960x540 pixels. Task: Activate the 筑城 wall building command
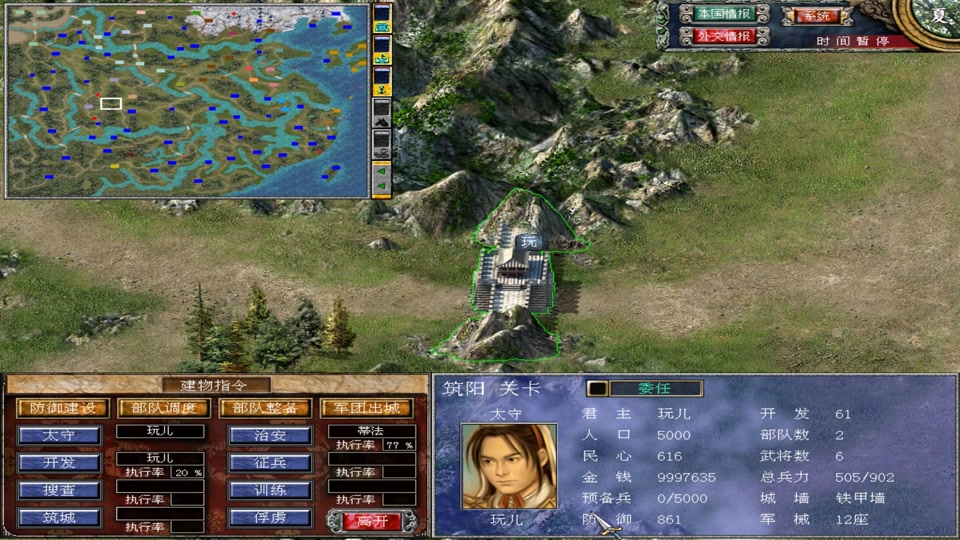click(60, 518)
